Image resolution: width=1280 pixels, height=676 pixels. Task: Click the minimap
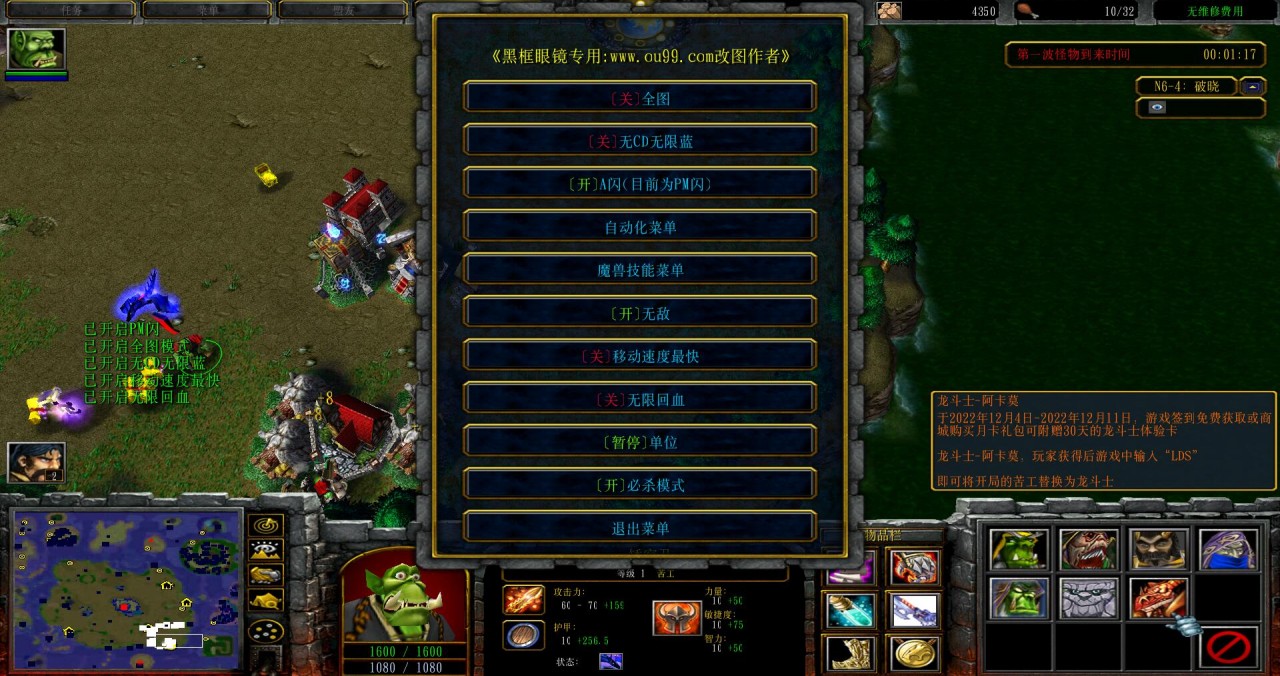[127, 589]
